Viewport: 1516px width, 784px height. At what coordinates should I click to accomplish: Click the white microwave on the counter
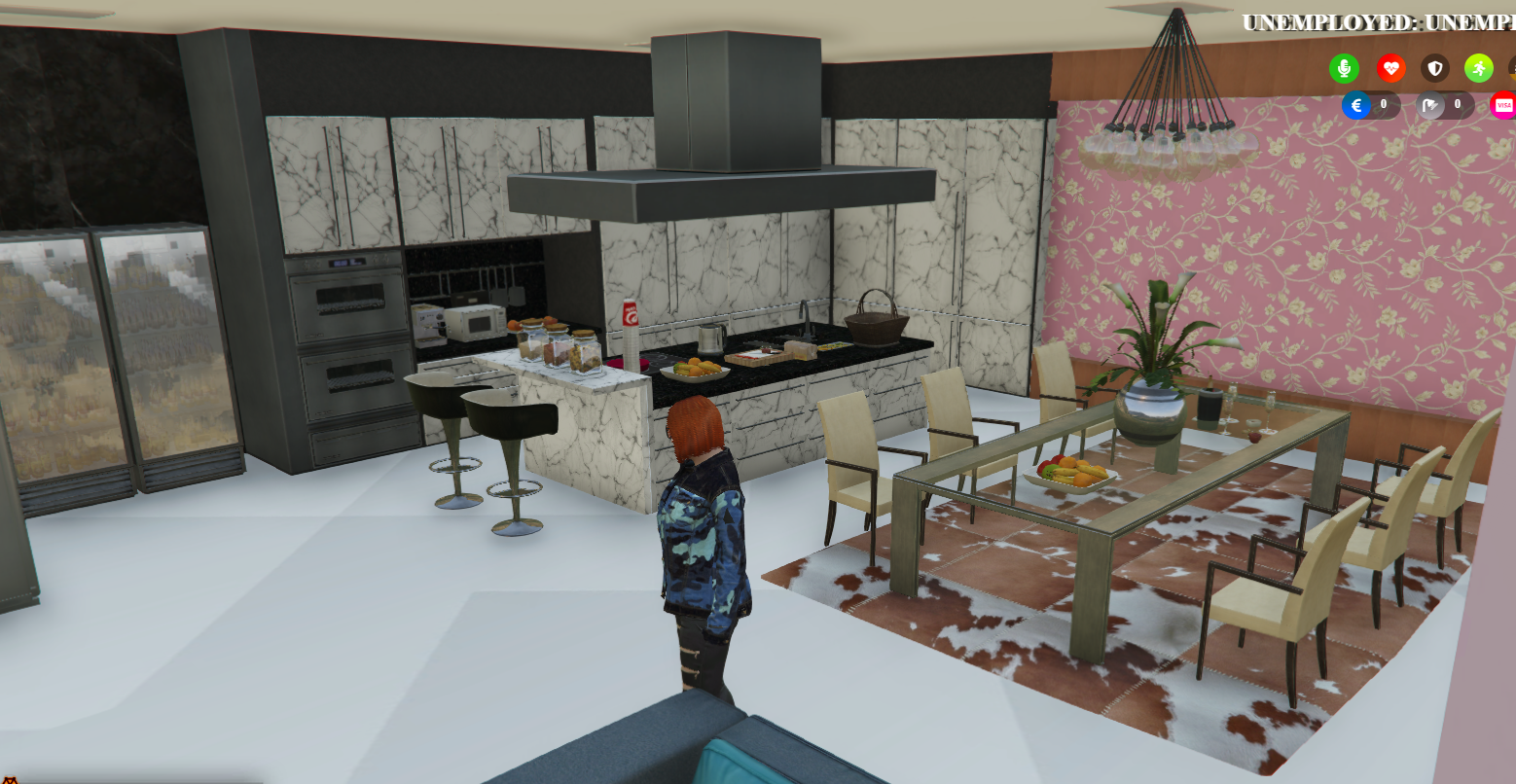tap(474, 322)
